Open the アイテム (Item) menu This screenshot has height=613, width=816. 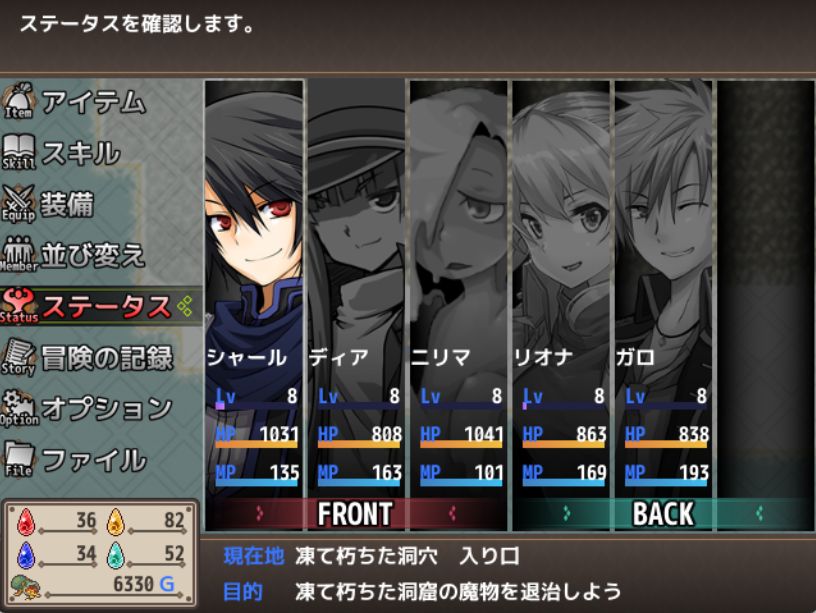click(92, 102)
